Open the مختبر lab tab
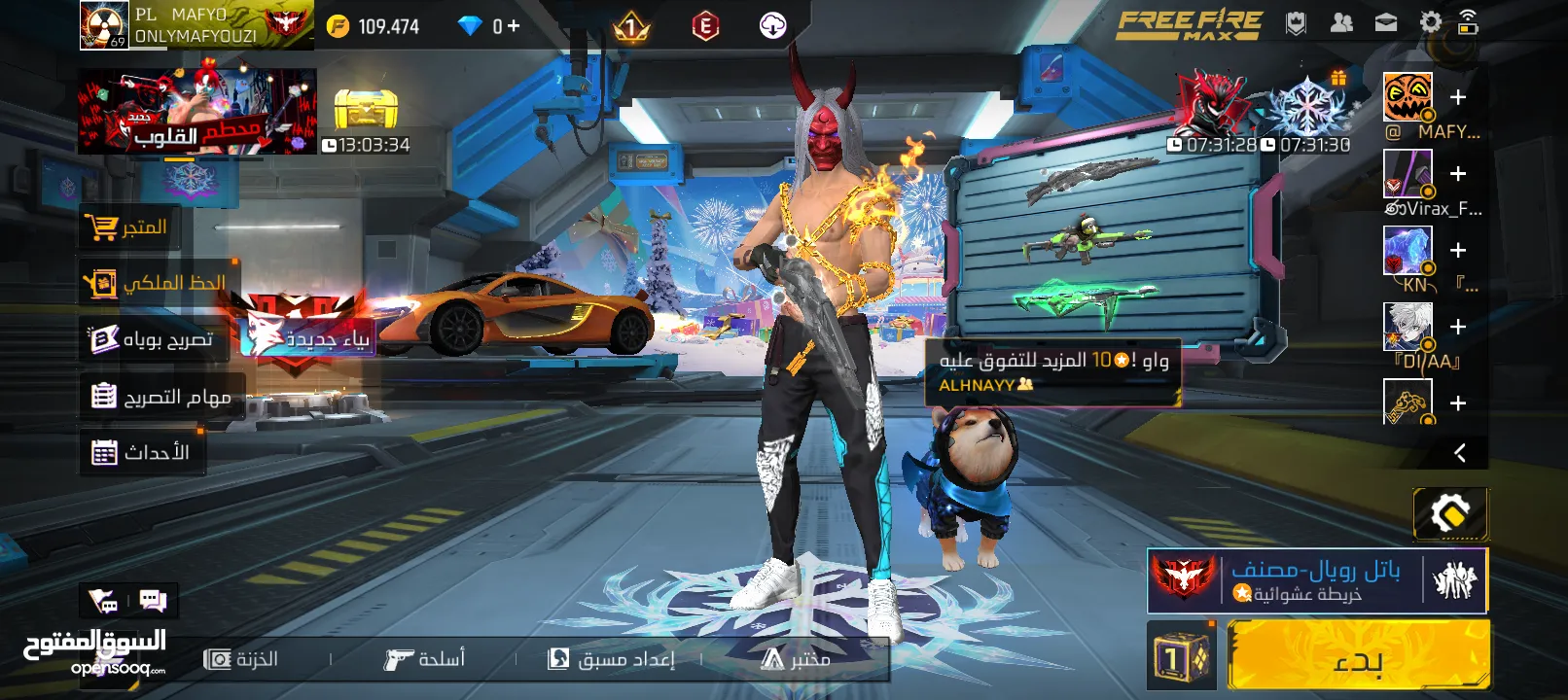 pos(796,659)
